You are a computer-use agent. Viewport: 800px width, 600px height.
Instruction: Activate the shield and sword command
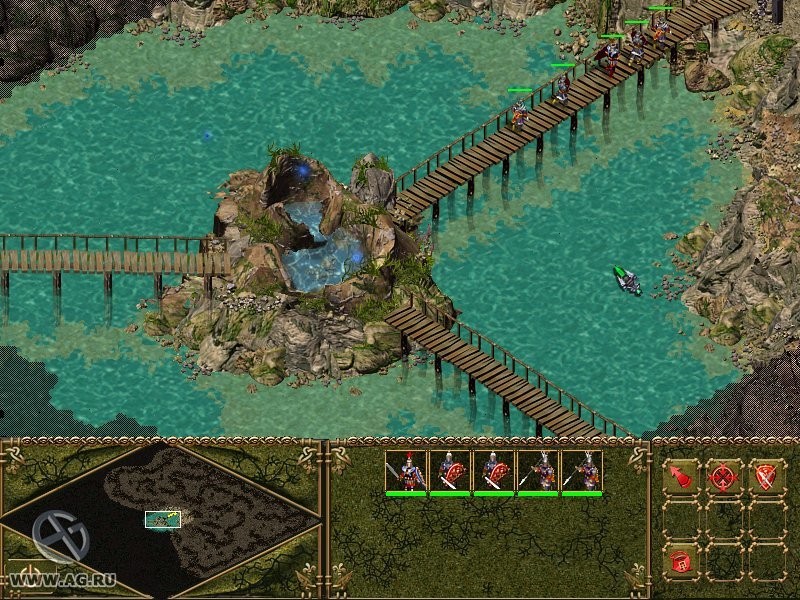[766, 476]
